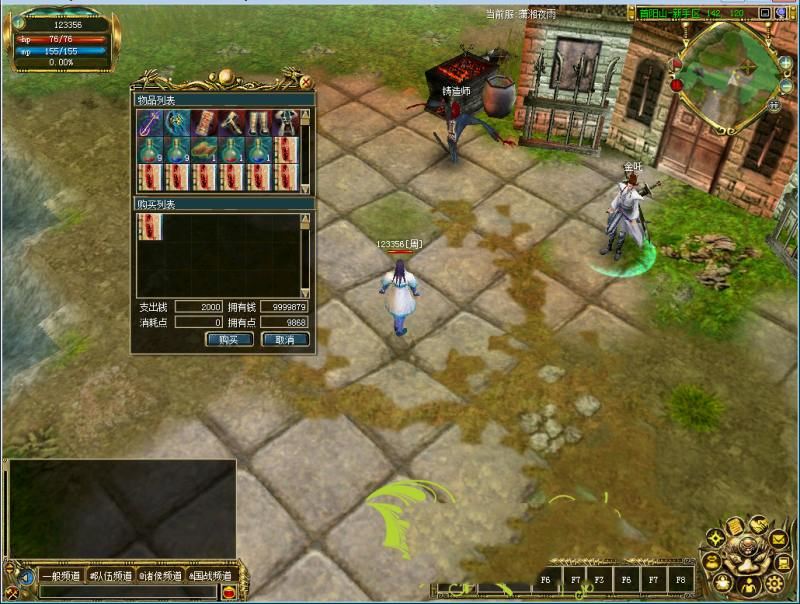Viewport: 800px width, 604px height.
Task: Select the staff weapon in the item list
Action: click(x=150, y=123)
